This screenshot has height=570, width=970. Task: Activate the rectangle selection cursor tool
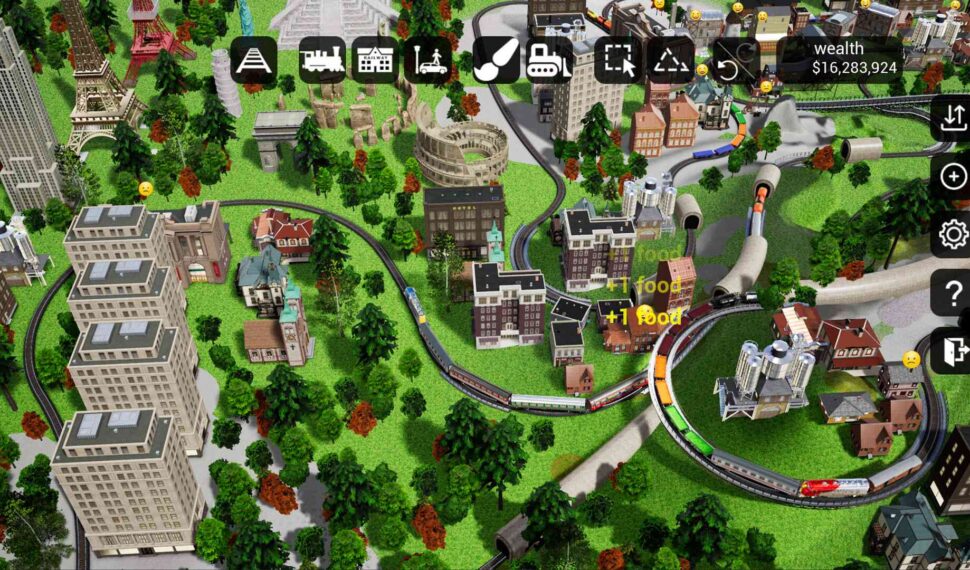(x=618, y=60)
